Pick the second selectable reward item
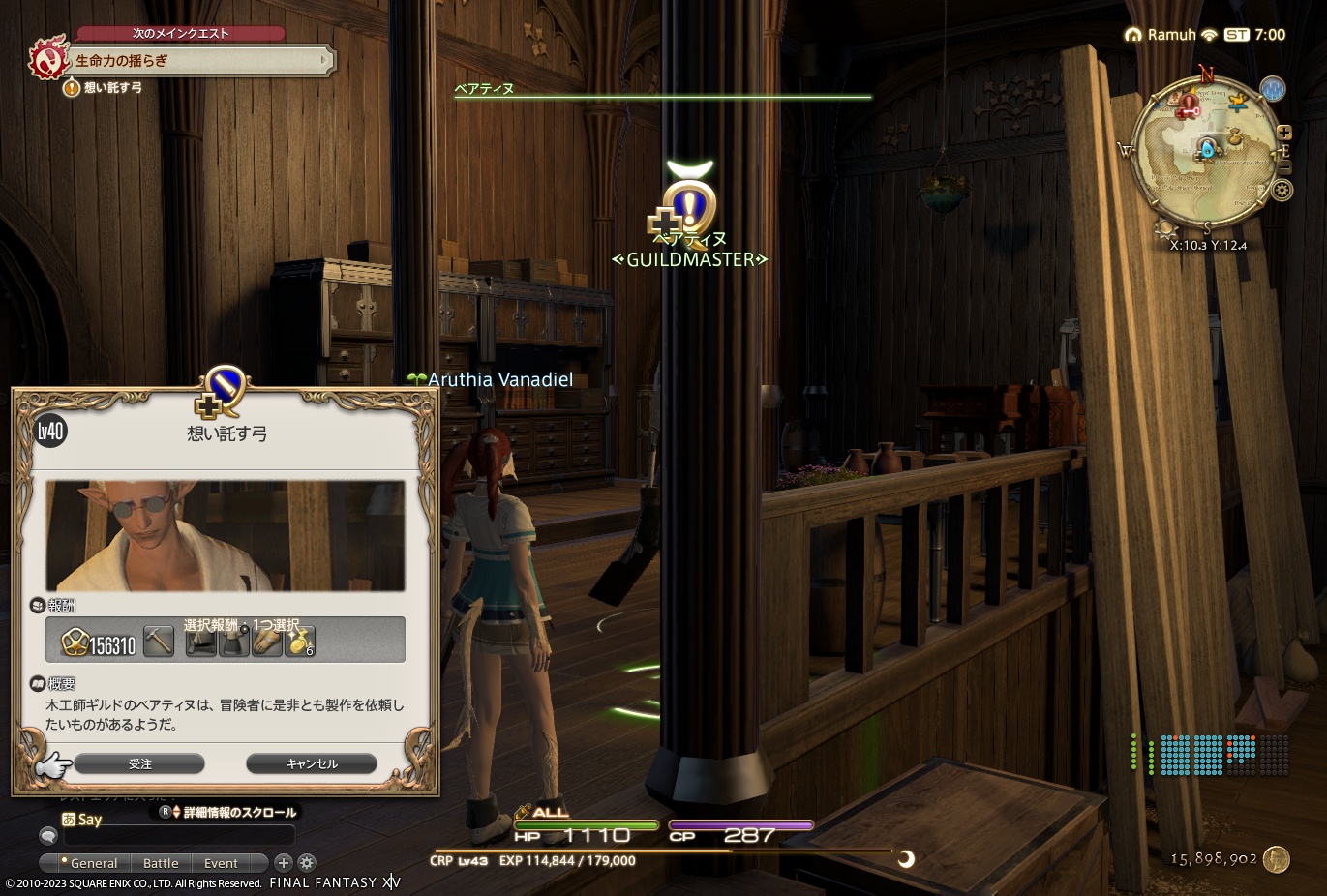The width and height of the screenshot is (1327, 896). (234, 641)
